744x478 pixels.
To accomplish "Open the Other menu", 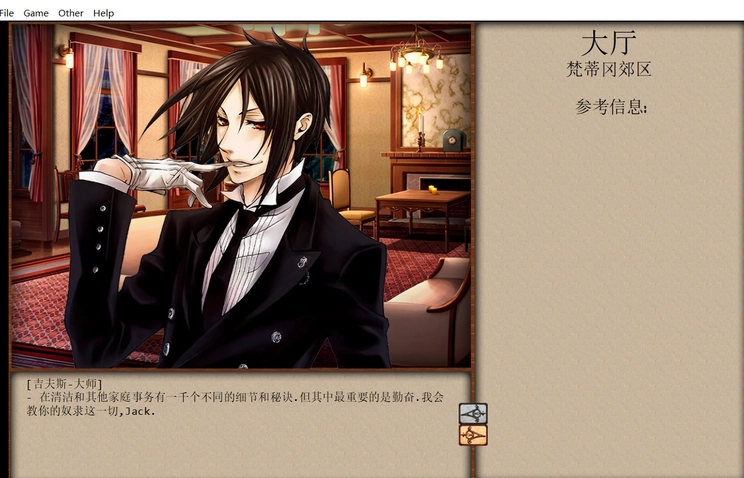I will (71, 13).
